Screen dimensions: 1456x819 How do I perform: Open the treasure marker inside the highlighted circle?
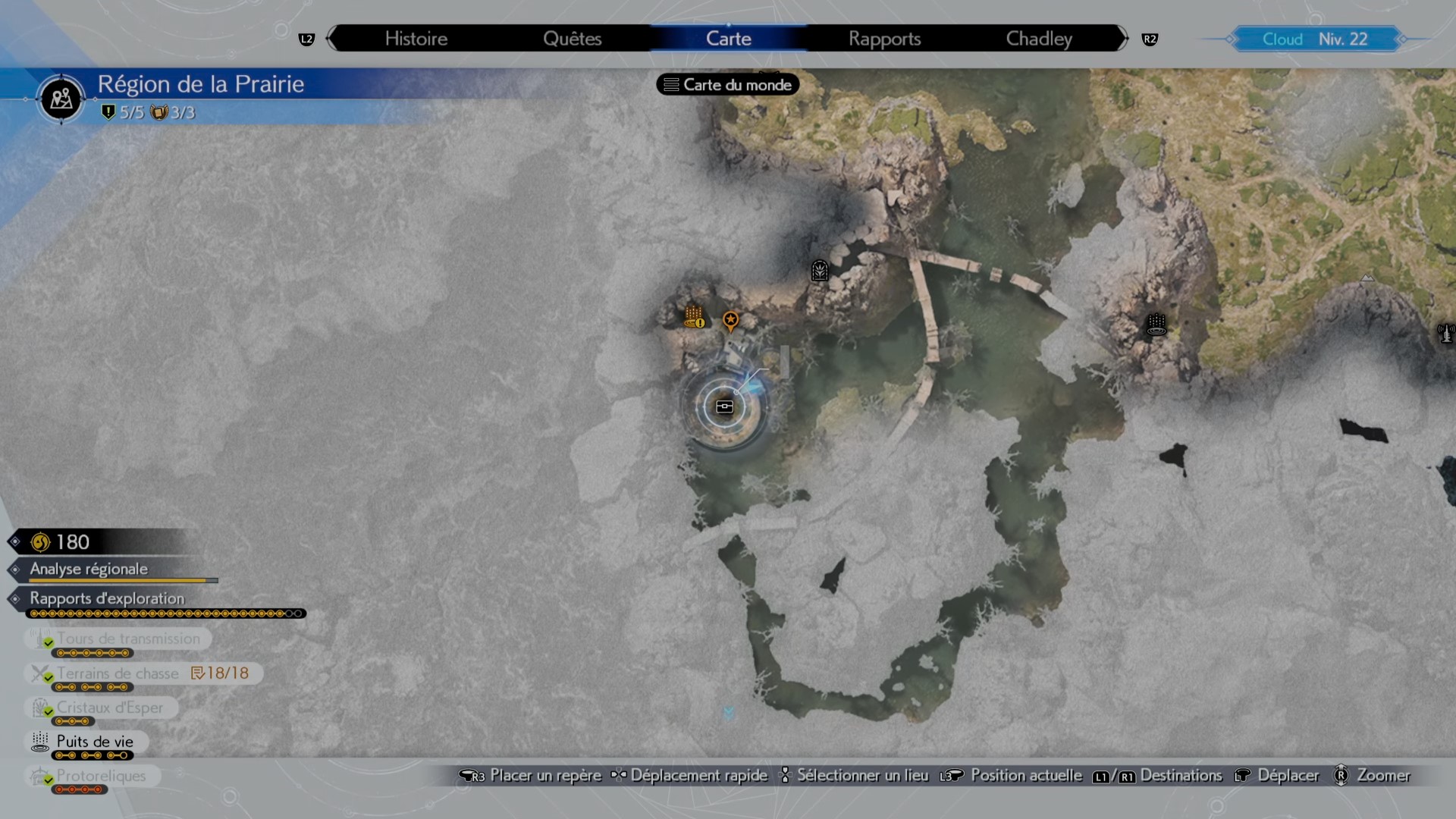[725, 406]
